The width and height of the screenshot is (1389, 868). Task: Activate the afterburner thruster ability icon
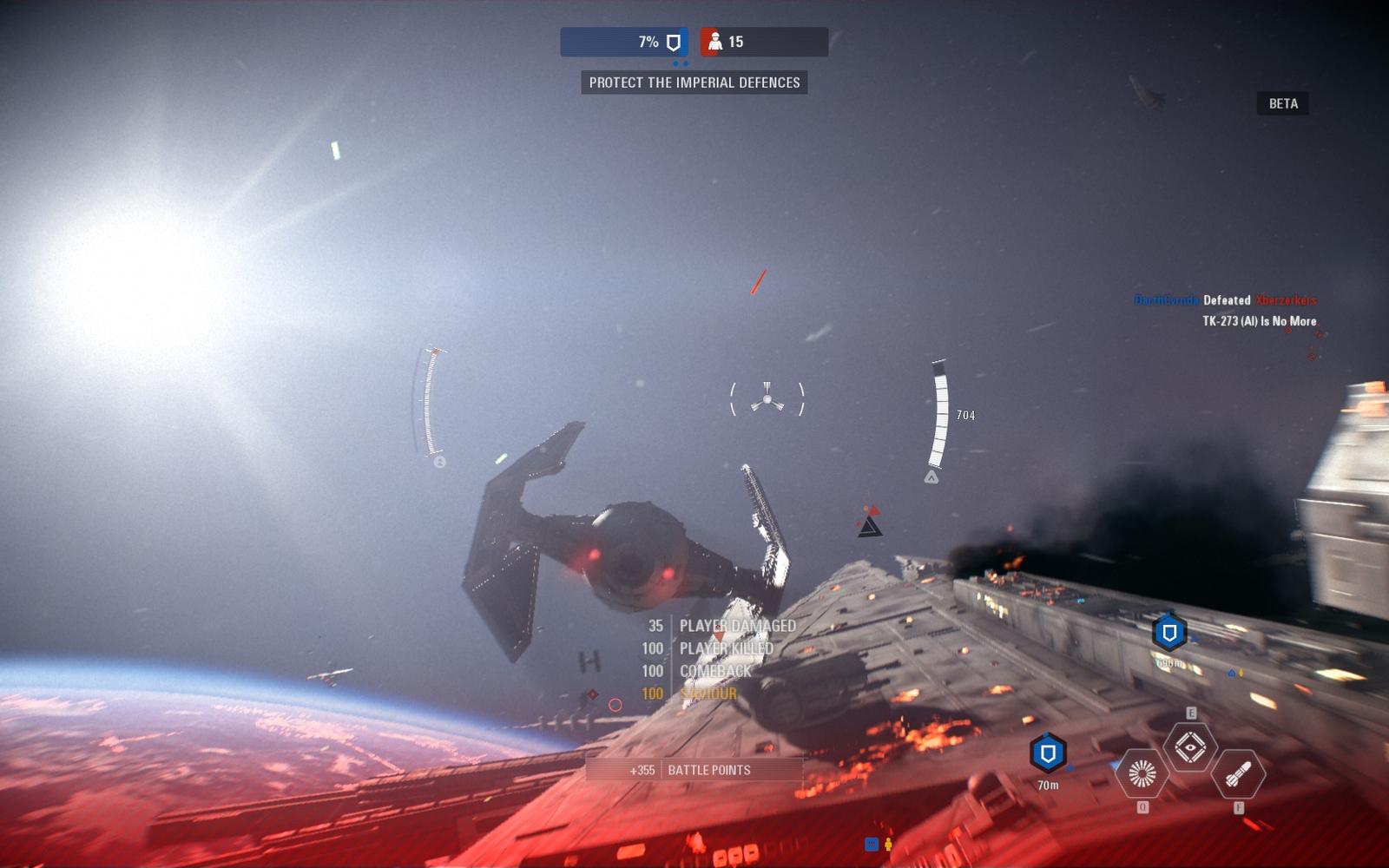[x=1142, y=773]
